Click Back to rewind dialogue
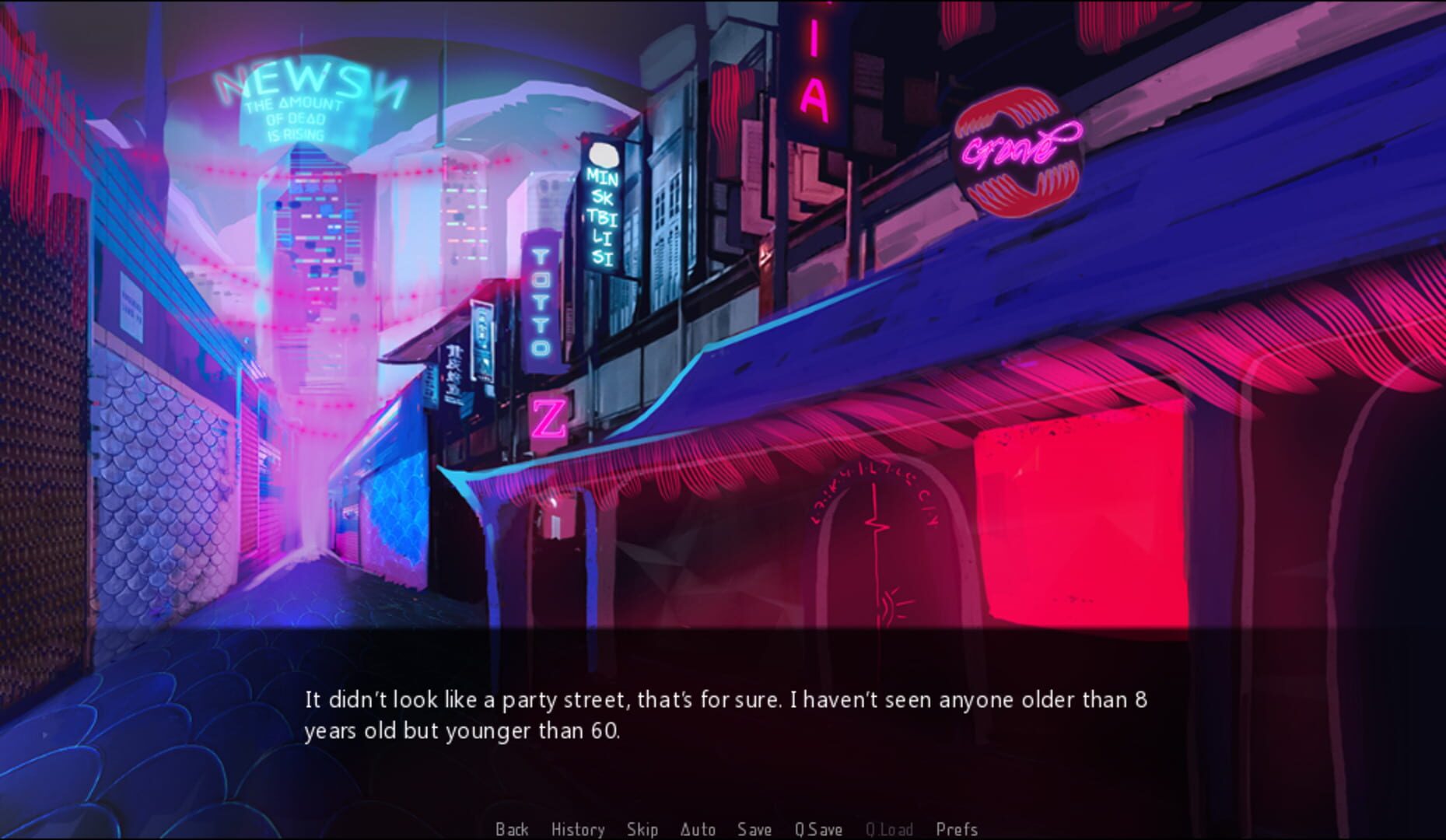This screenshot has height=840, width=1446. tap(512, 829)
